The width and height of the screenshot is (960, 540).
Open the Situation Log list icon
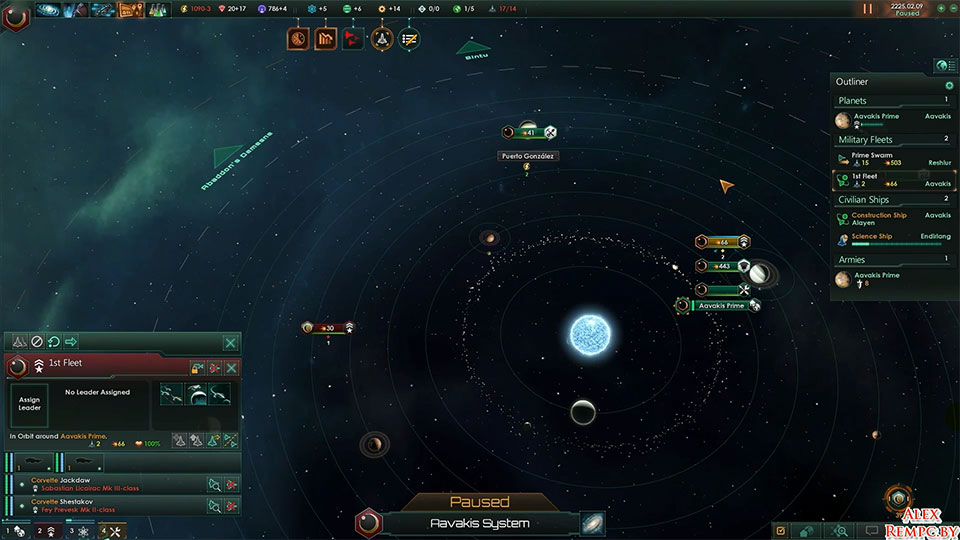(409, 39)
